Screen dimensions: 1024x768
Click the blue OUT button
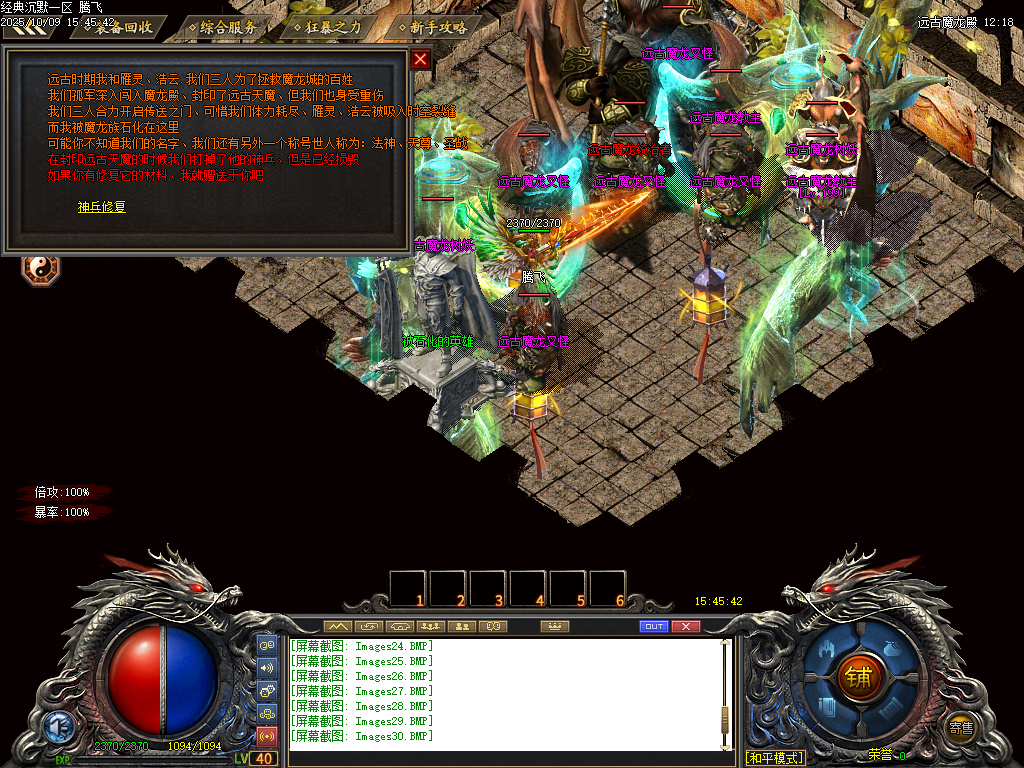tap(653, 626)
